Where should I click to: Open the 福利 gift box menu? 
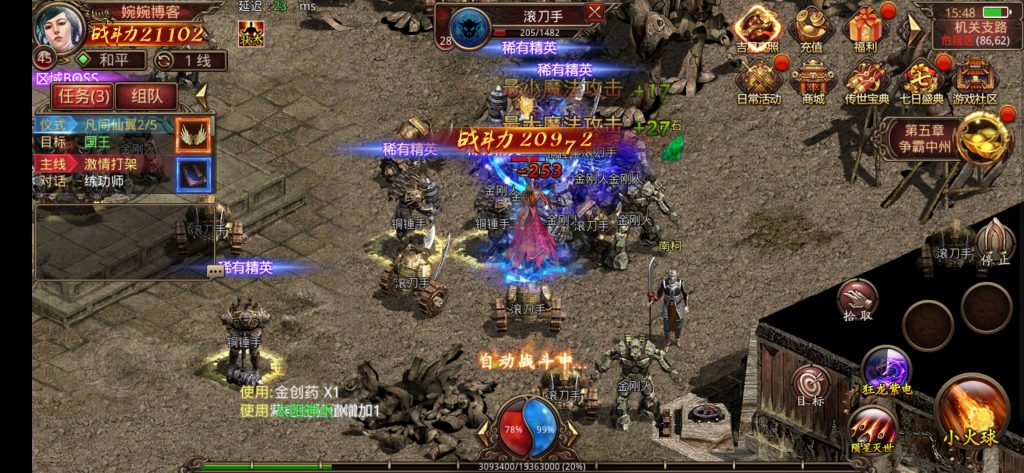[x=866, y=28]
